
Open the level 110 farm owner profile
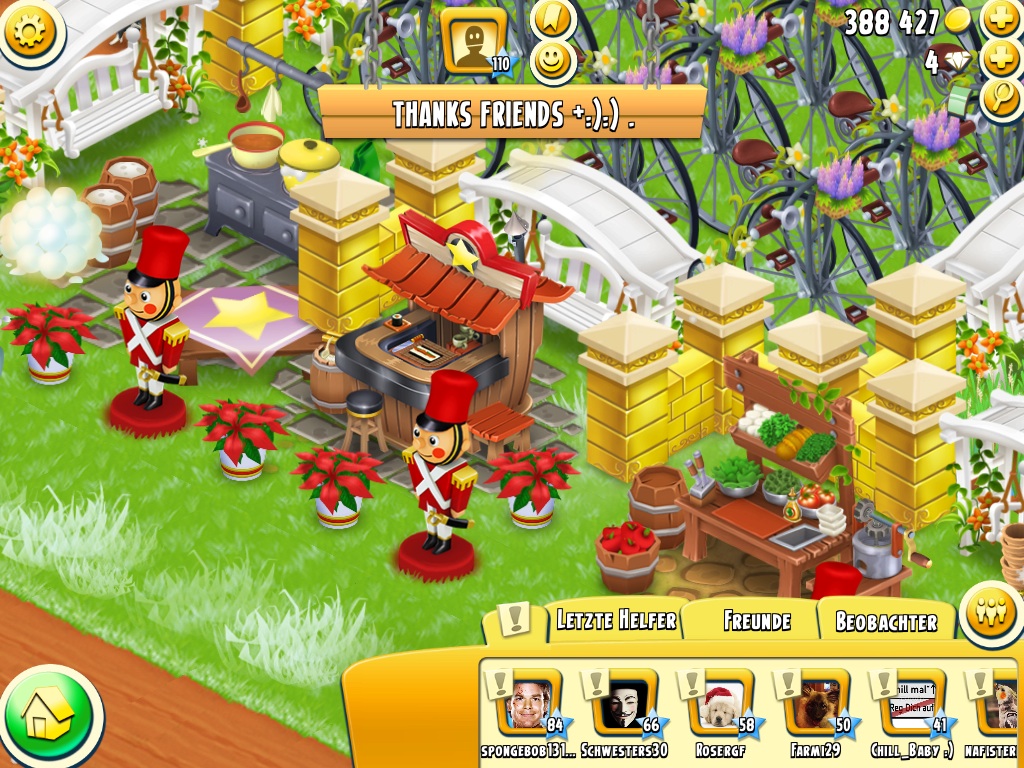[474, 42]
